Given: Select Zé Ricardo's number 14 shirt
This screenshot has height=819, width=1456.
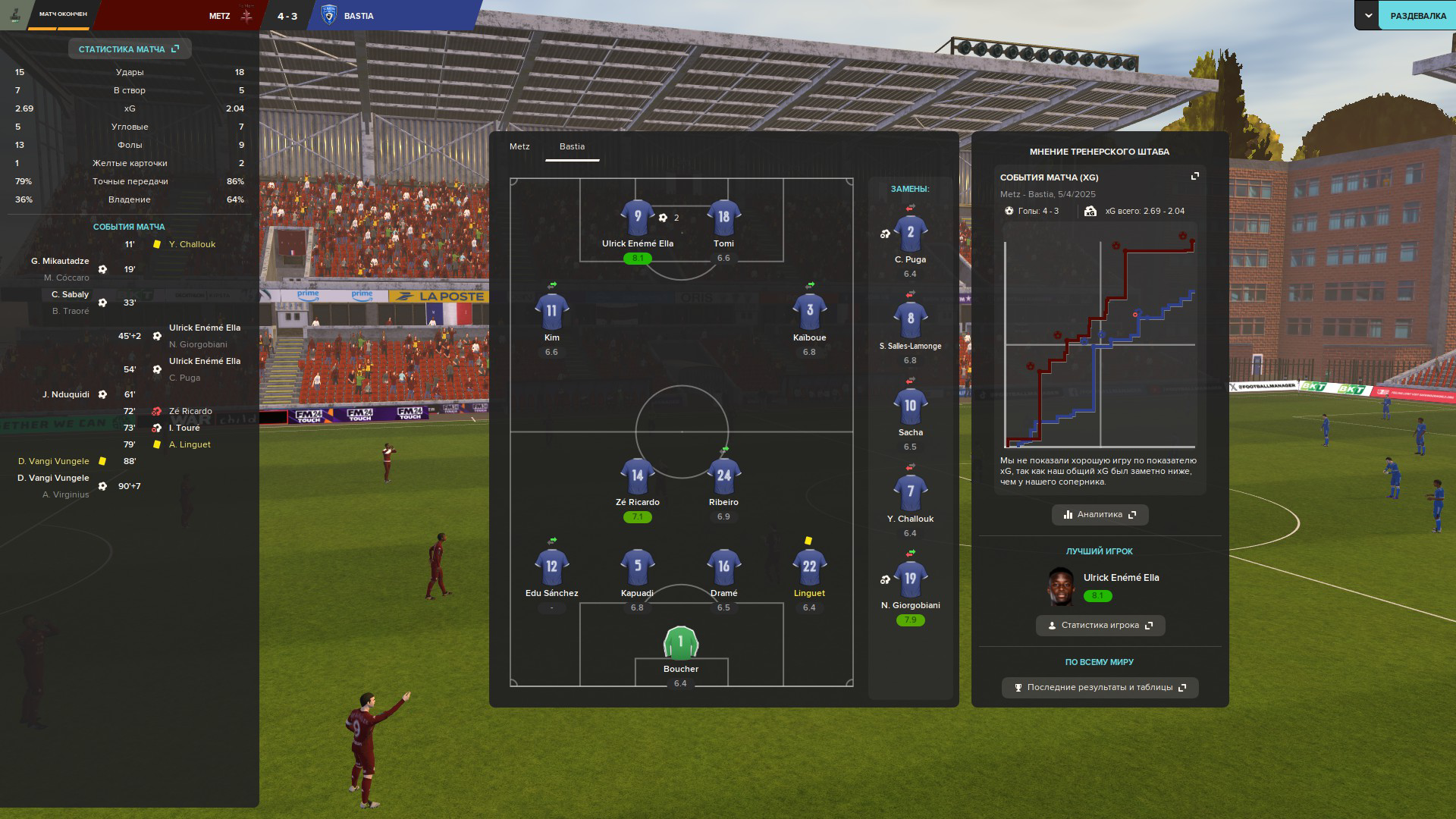Looking at the screenshot, I should point(637,476).
